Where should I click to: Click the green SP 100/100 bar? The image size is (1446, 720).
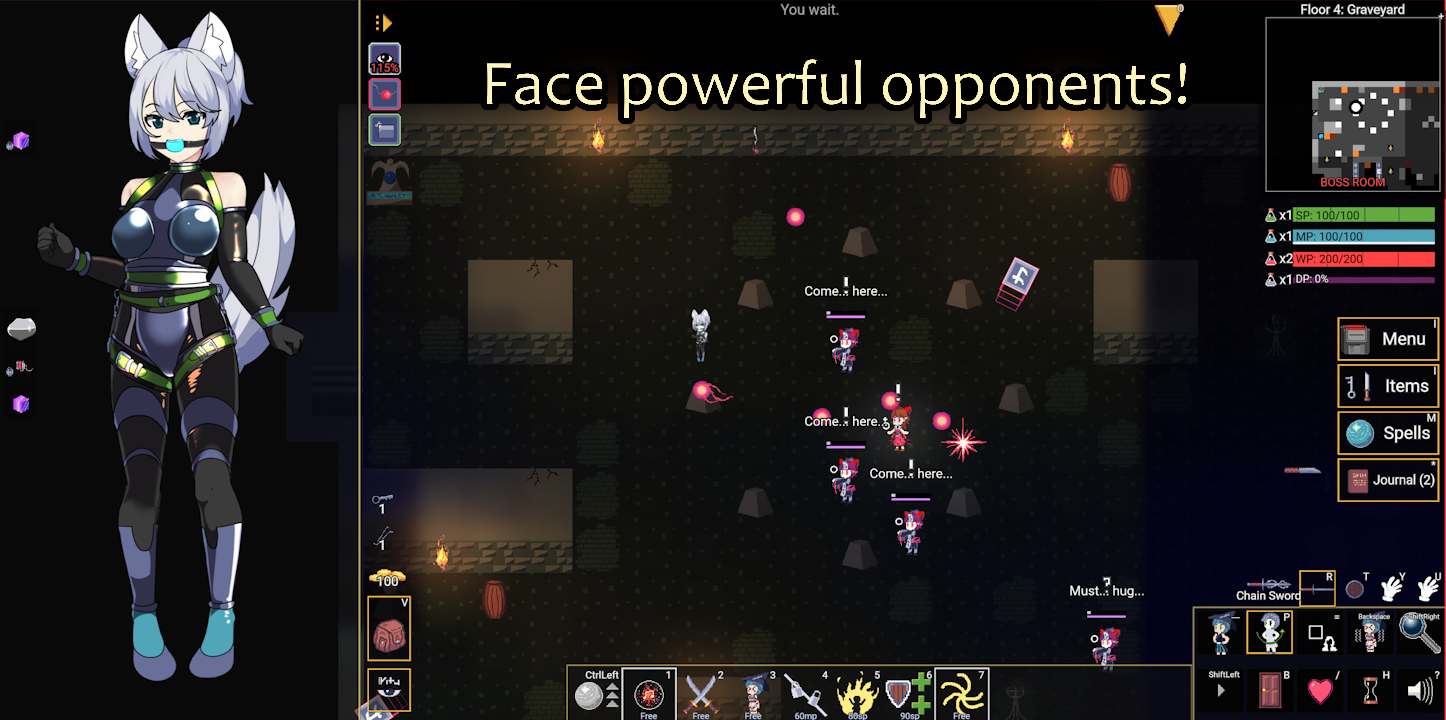(1365, 214)
